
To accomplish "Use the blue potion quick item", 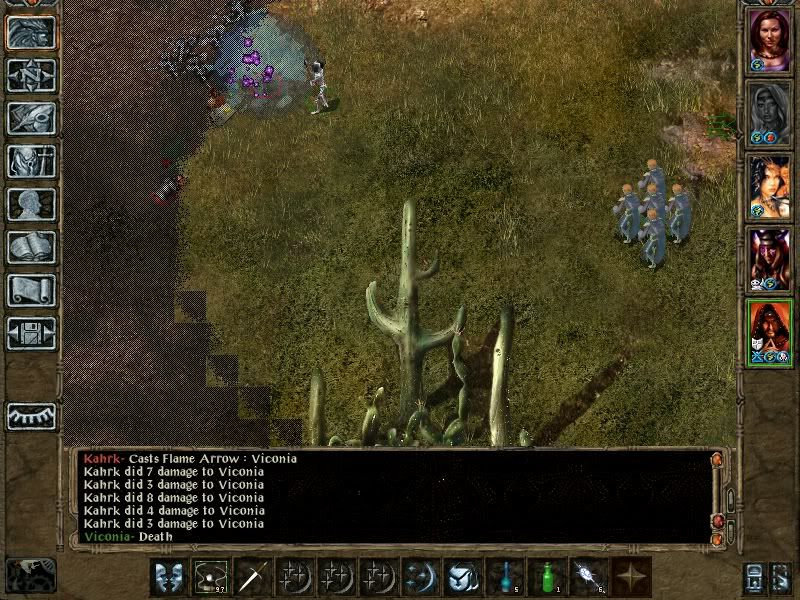I will [503, 576].
